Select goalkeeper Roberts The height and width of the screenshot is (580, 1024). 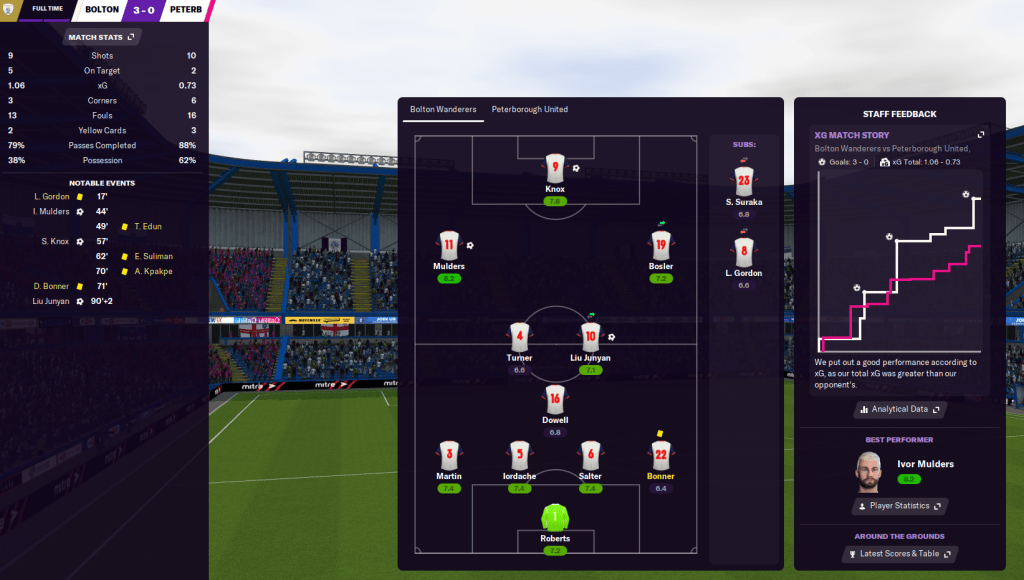(x=555, y=518)
